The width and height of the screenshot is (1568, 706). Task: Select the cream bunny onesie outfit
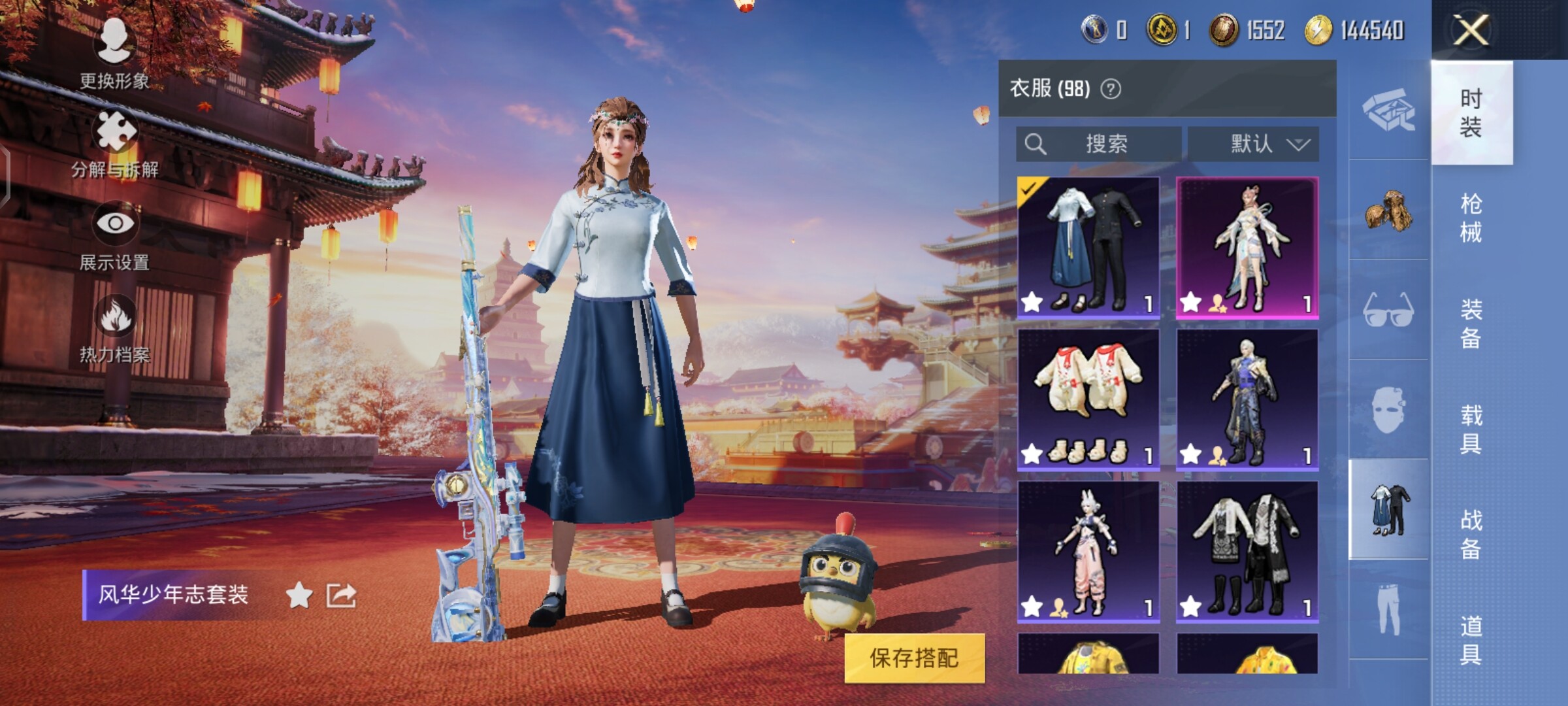coord(1088,399)
